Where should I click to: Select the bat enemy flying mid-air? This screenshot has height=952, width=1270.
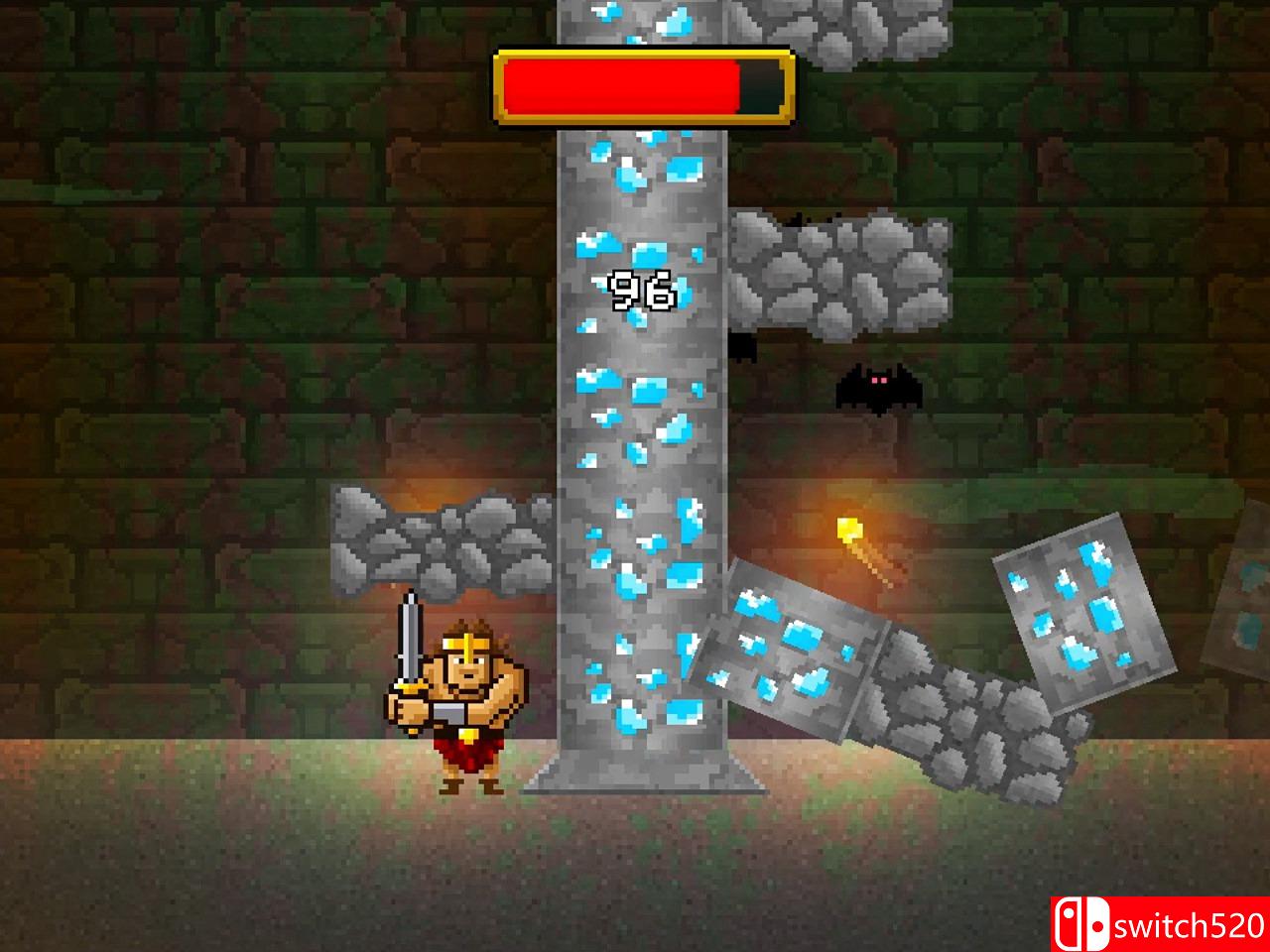coord(878,389)
